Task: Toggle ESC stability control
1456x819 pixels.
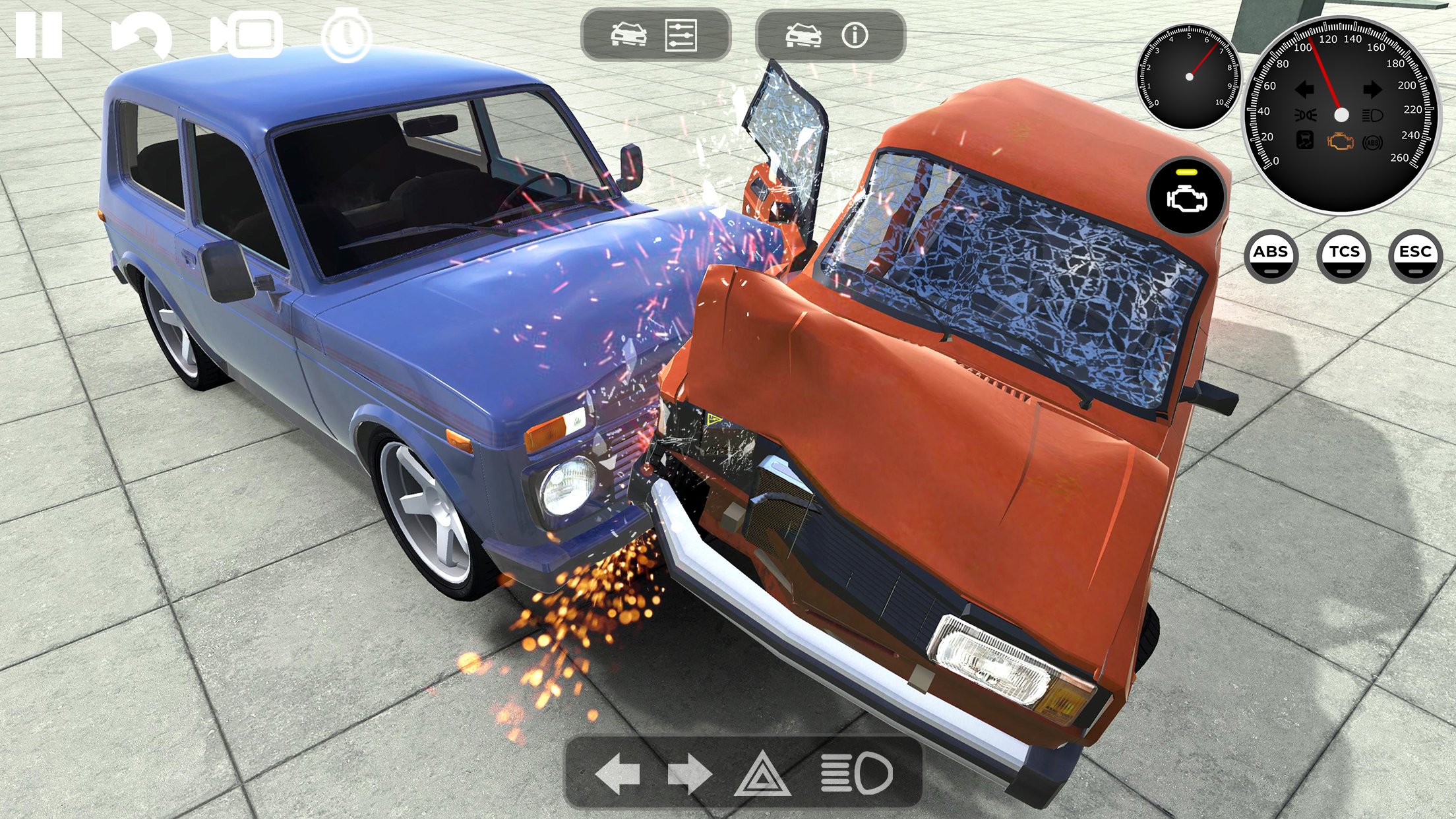Action: (1416, 256)
